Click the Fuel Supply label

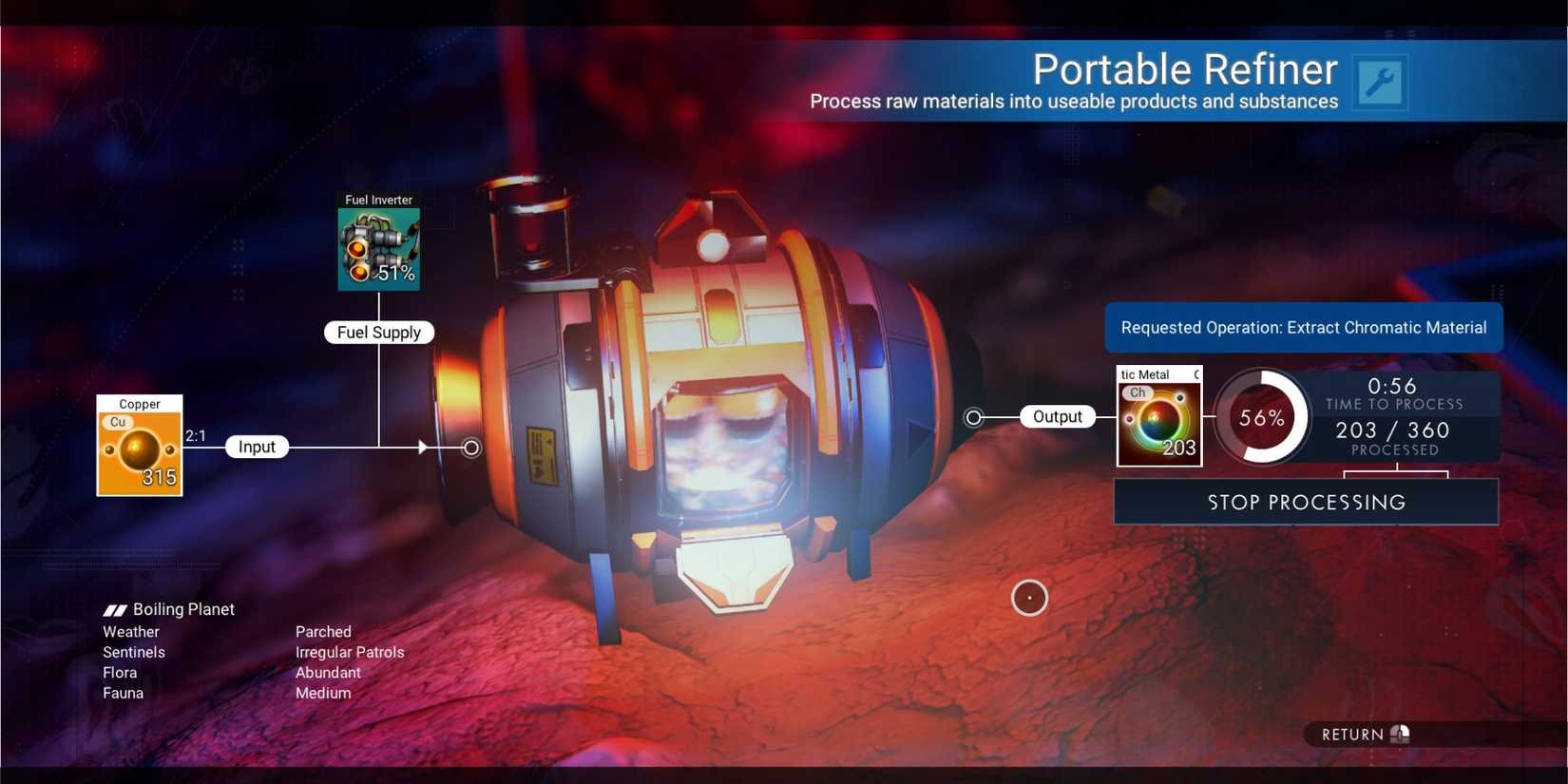click(378, 332)
